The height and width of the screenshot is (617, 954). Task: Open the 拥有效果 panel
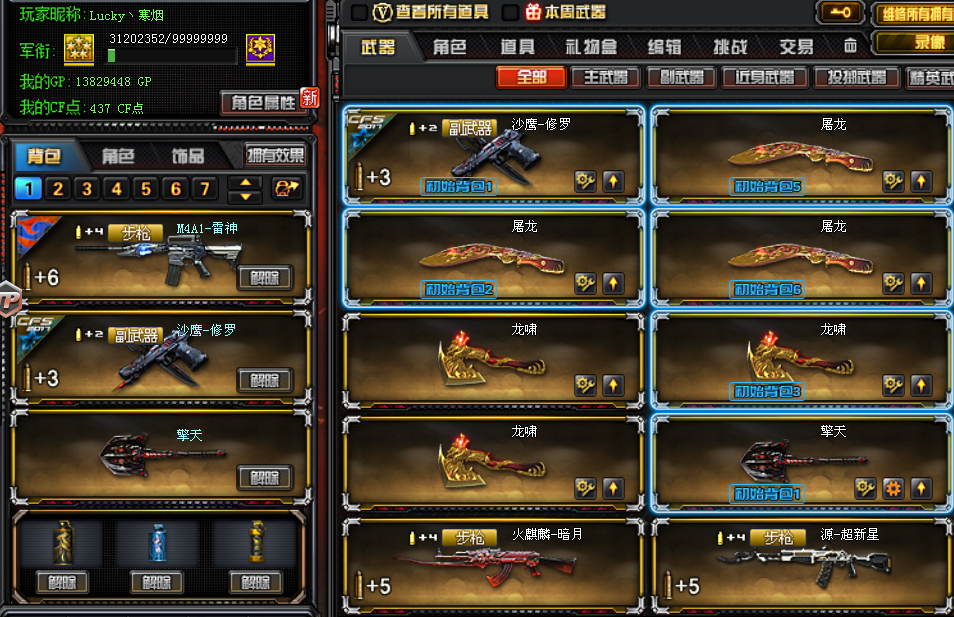[276, 155]
